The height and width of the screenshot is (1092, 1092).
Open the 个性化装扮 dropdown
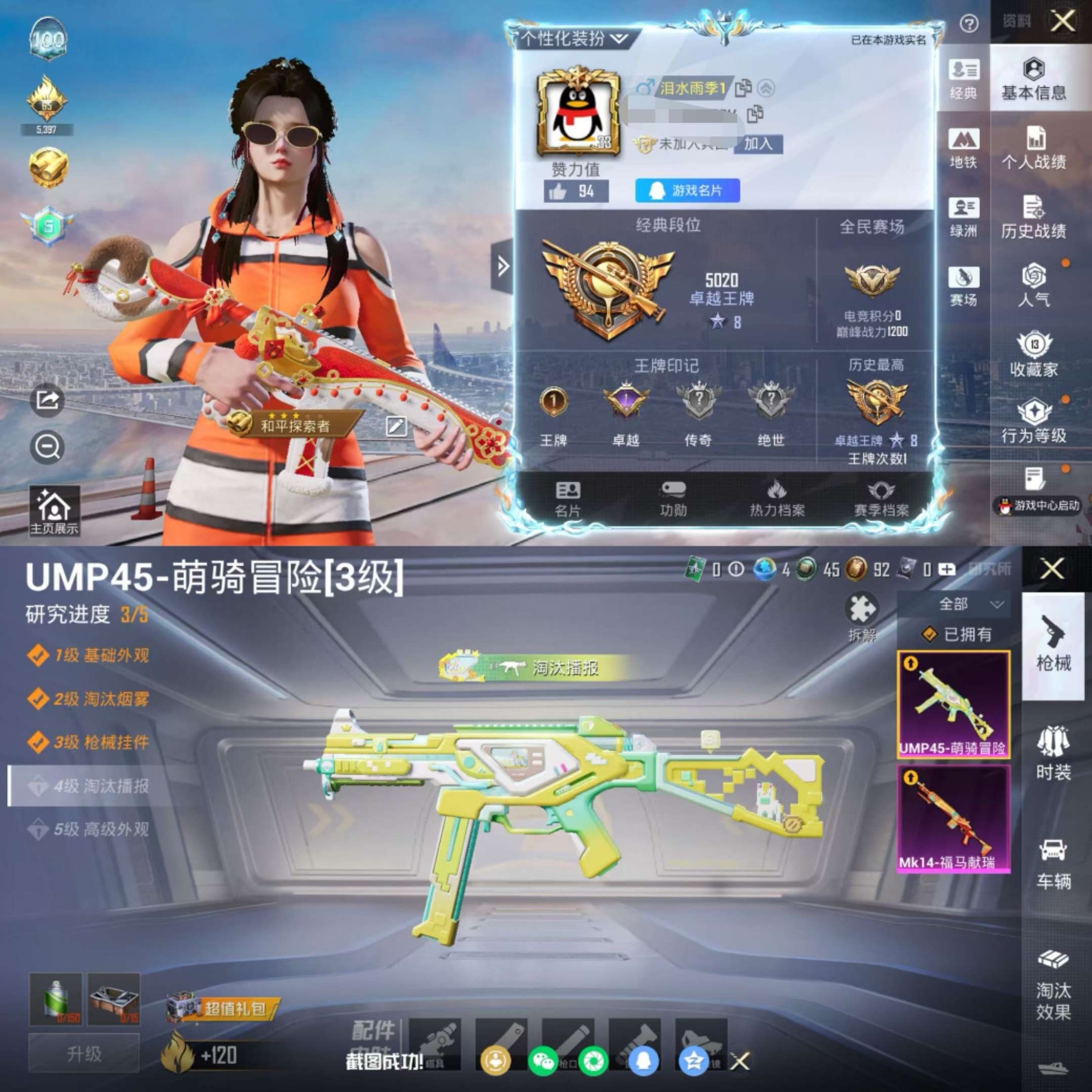pyautogui.click(x=574, y=38)
